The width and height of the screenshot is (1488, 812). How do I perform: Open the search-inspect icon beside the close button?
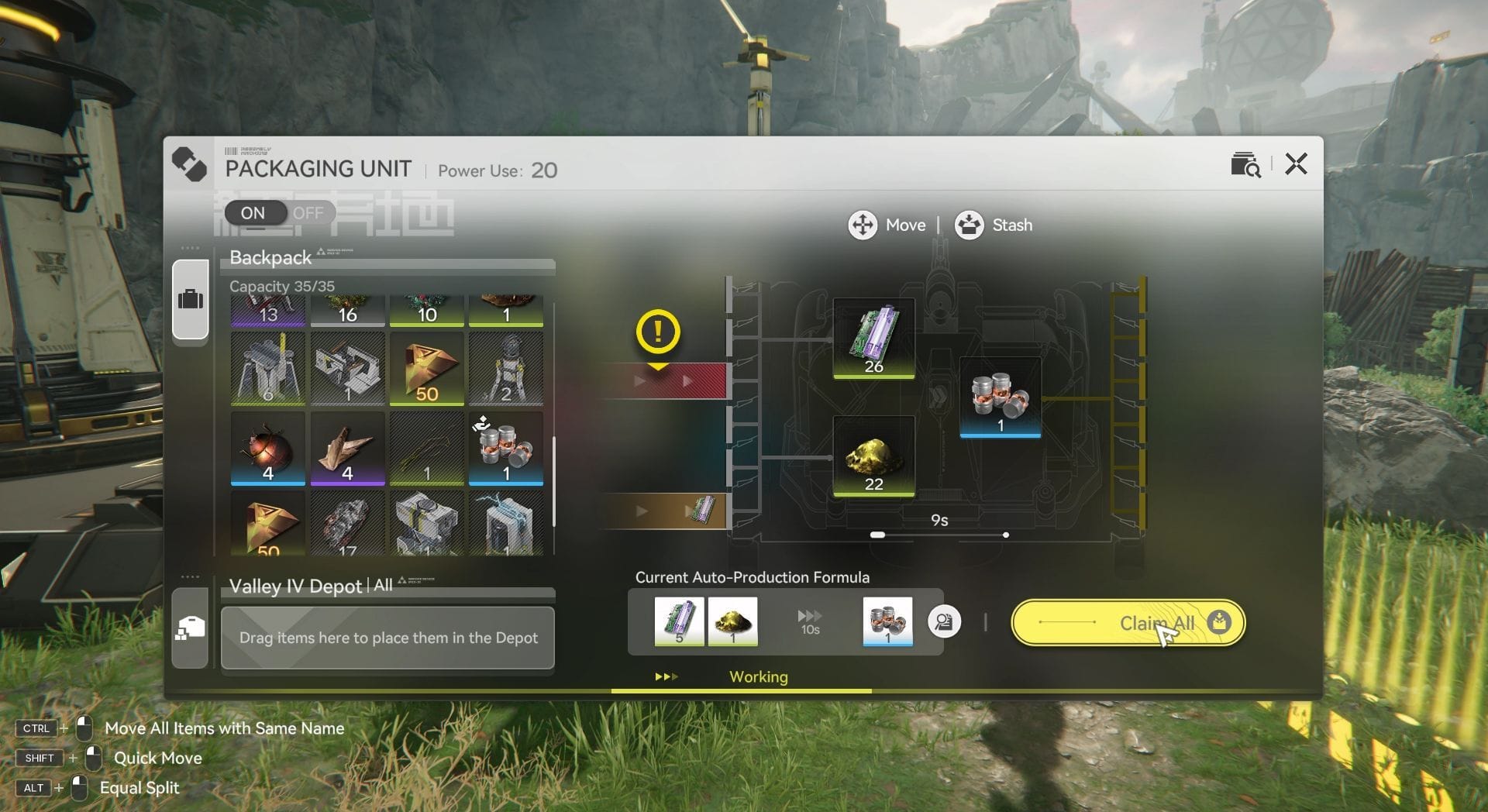pyautogui.click(x=1245, y=164)
